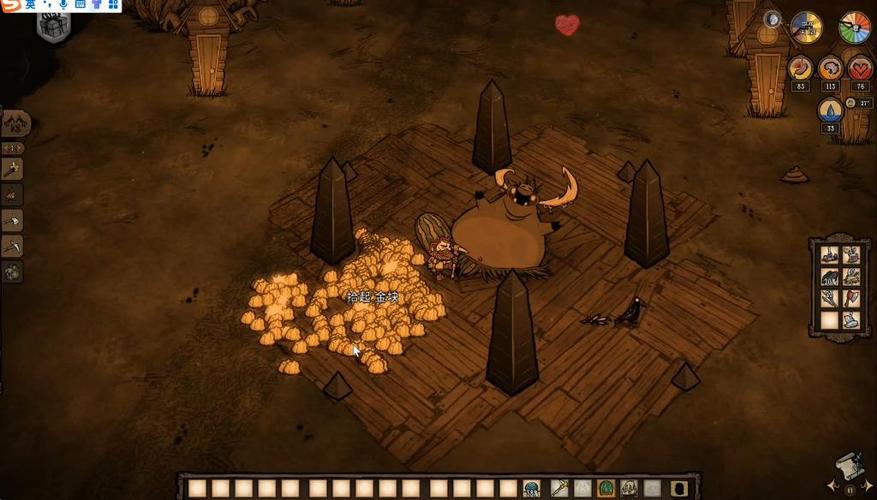Screen dimensions: 877x500
Task: Open the crossed-tools crafting tab
Action: 14,122
